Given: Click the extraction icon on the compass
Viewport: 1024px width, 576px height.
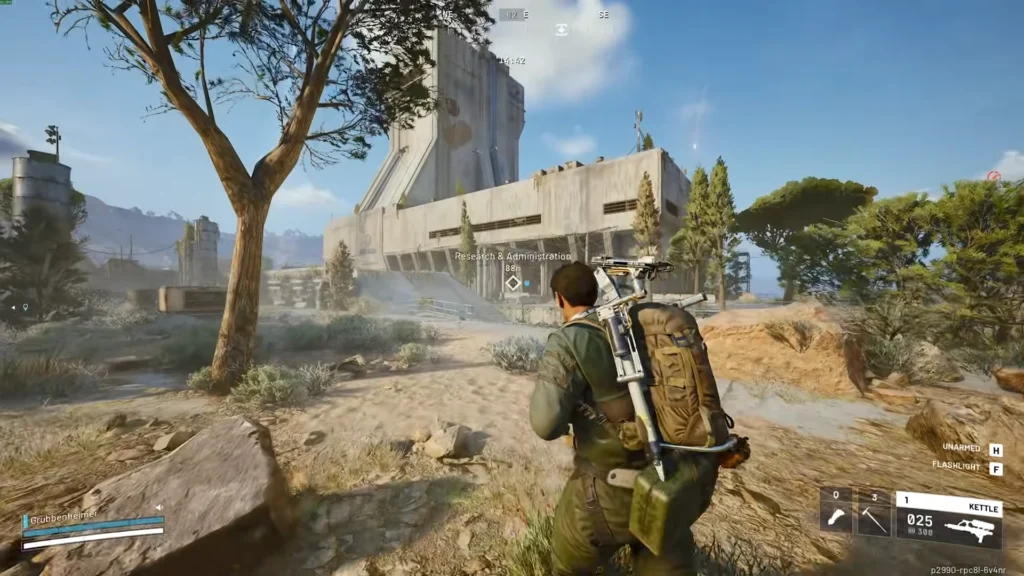Looking at the screenshot, I should (562, 30).
